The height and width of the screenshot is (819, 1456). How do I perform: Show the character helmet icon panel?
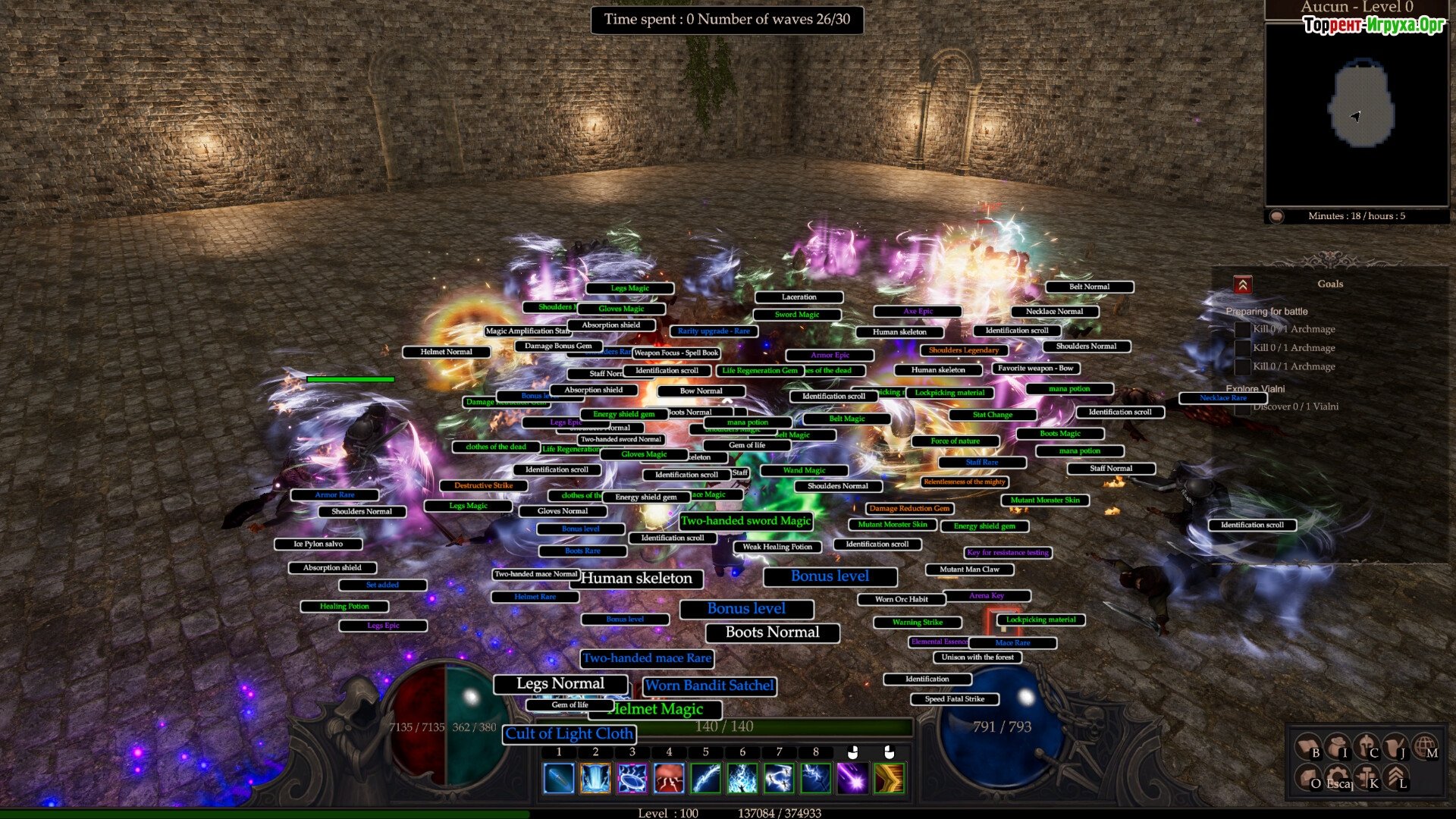(x=1366, y=747)
